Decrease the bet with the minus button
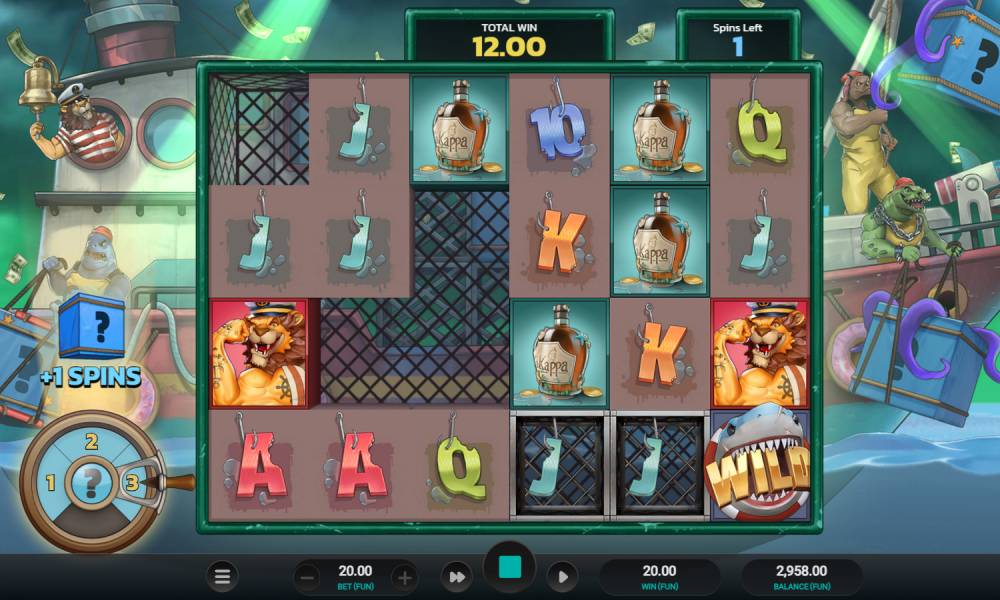Image resolution: width=1000 pixels, height=600 pixels. (x=308, y=577)
